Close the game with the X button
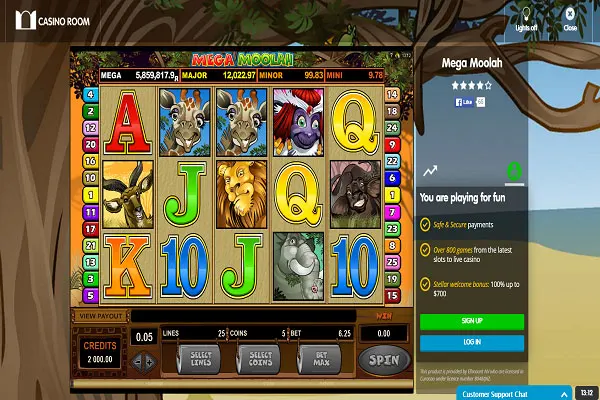The height and width of the screenshot is (400, 600). 570,17
